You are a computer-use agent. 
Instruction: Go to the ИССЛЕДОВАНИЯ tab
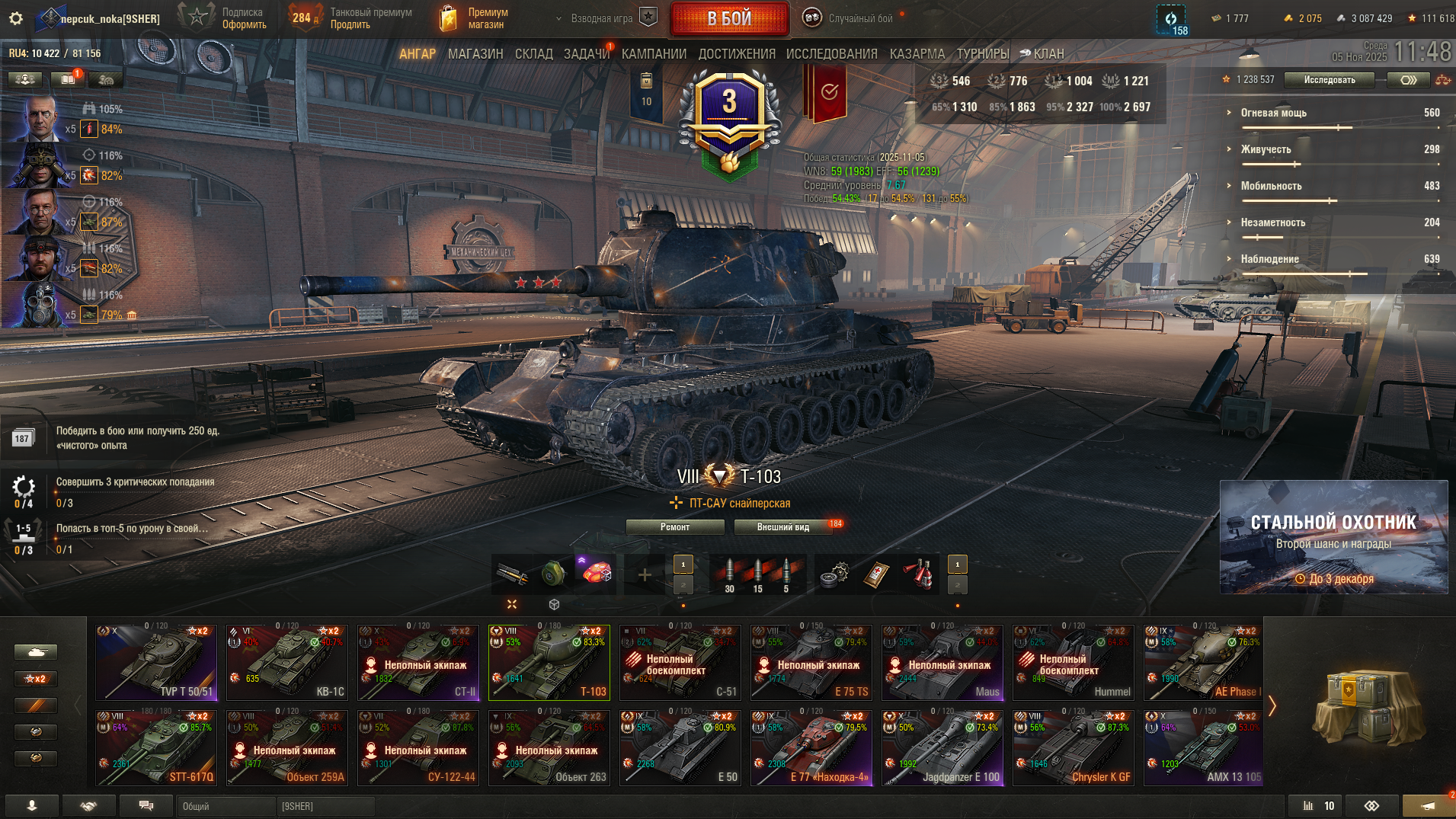[831, 54]
